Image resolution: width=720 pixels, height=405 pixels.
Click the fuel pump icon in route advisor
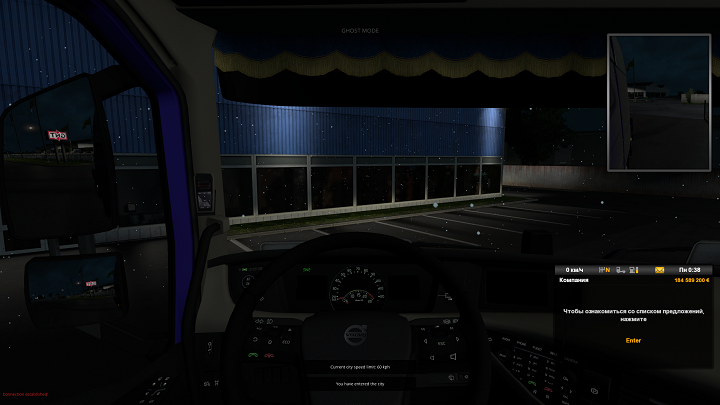[x=633, y=270]
